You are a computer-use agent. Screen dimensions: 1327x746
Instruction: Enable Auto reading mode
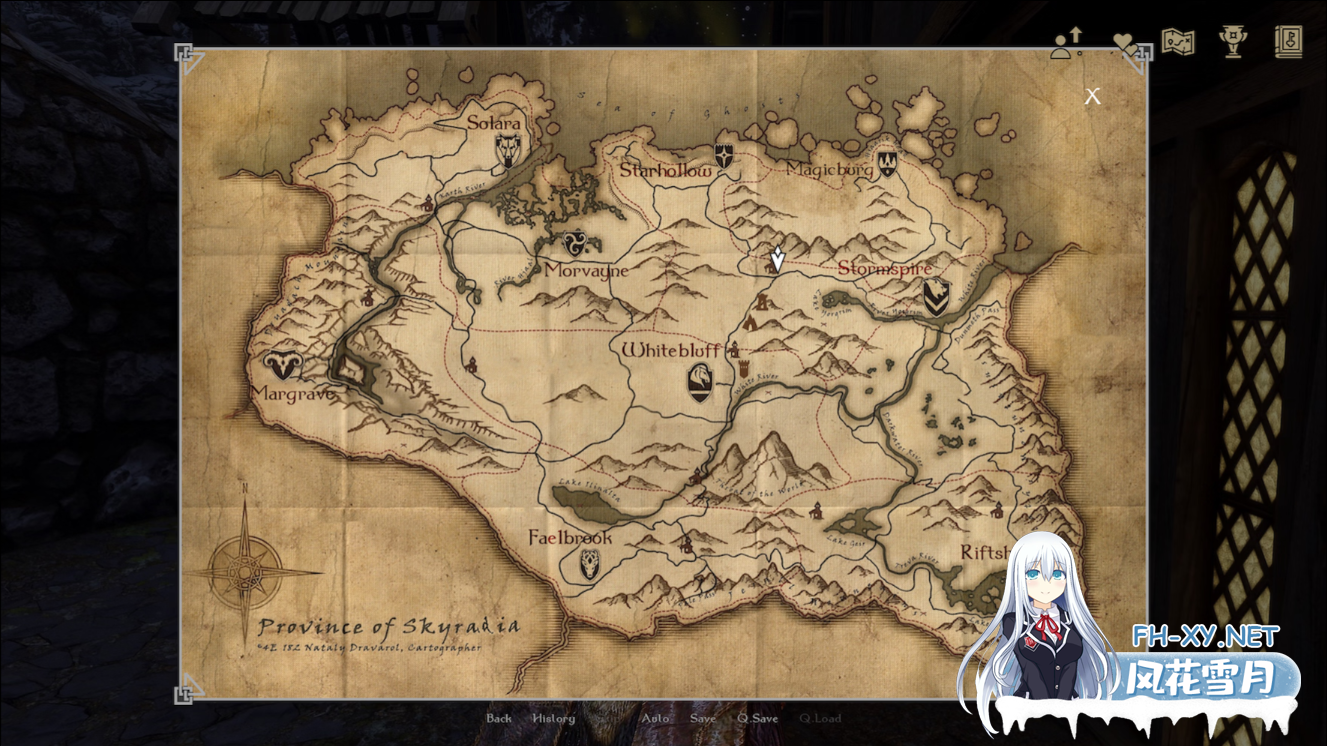pos(657,718)
